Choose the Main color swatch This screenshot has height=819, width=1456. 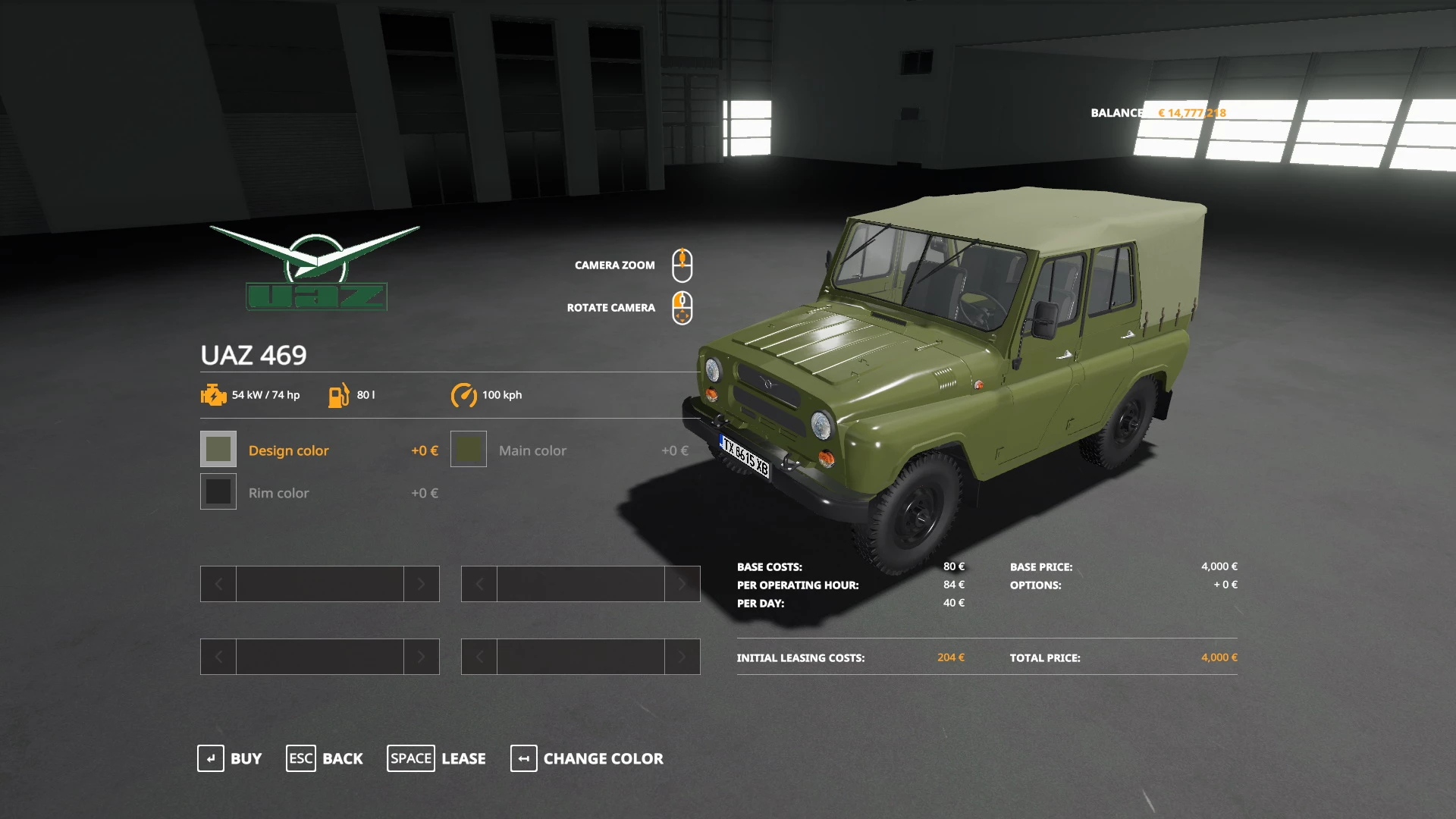pos(469,449)
